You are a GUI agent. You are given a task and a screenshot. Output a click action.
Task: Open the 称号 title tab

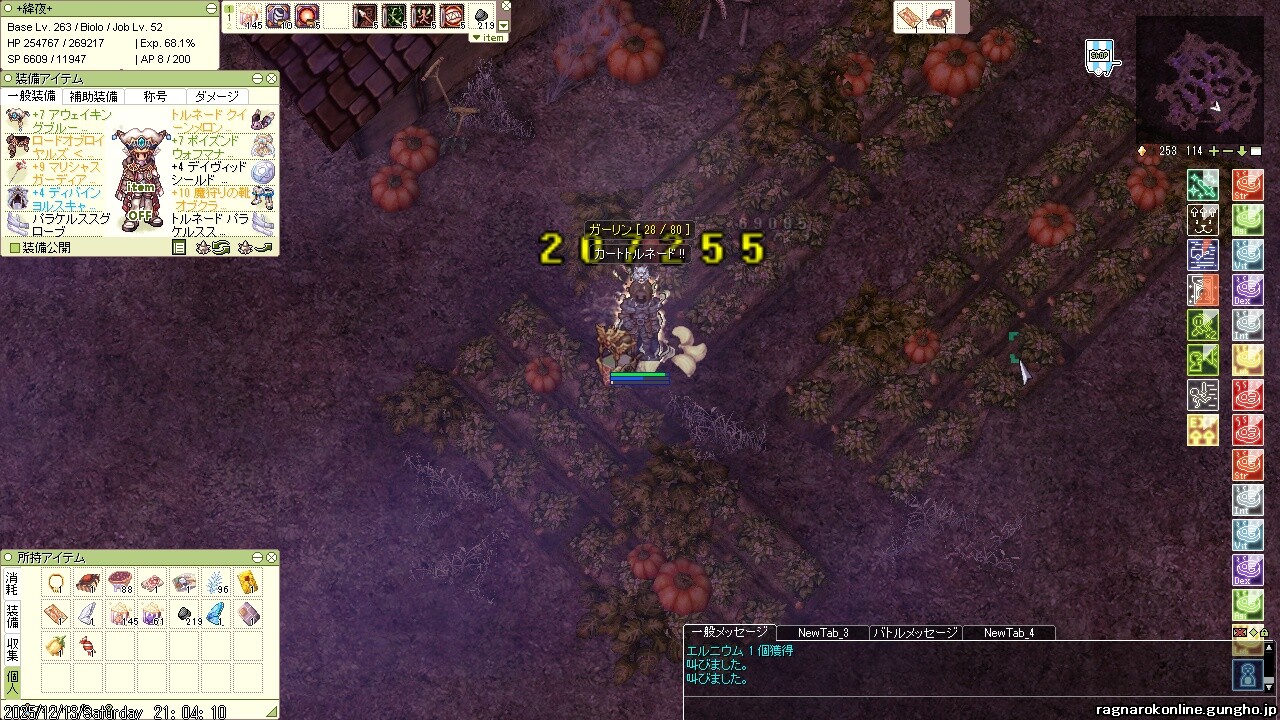(x=155, y=96)
